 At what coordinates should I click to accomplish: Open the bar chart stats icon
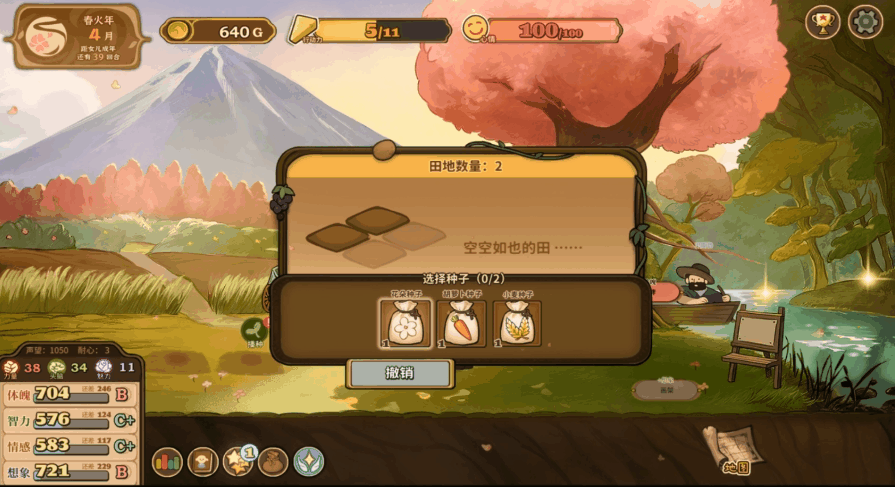(x=167, y=462)
